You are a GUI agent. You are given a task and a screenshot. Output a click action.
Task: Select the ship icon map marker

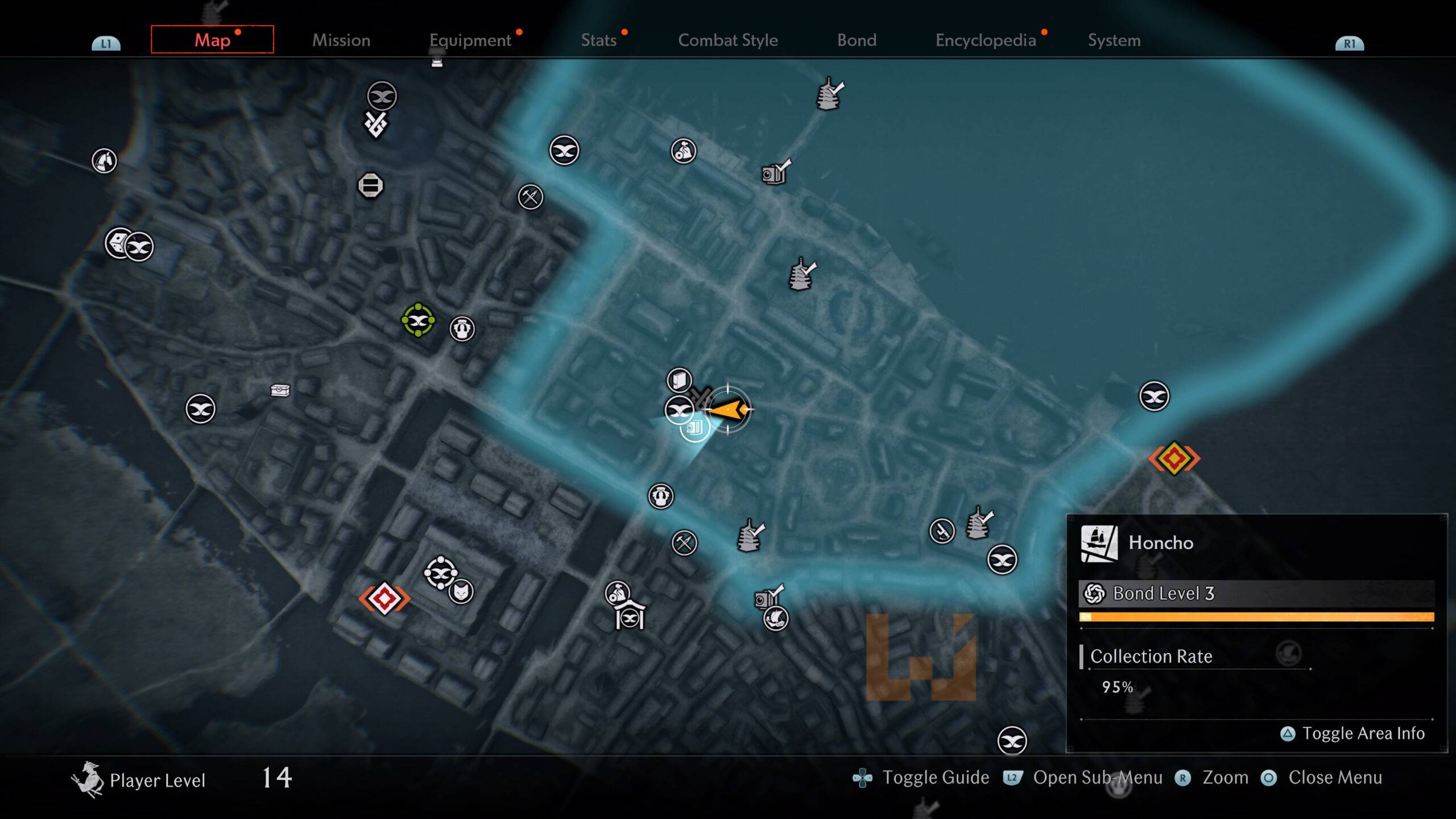coord(776,618)
